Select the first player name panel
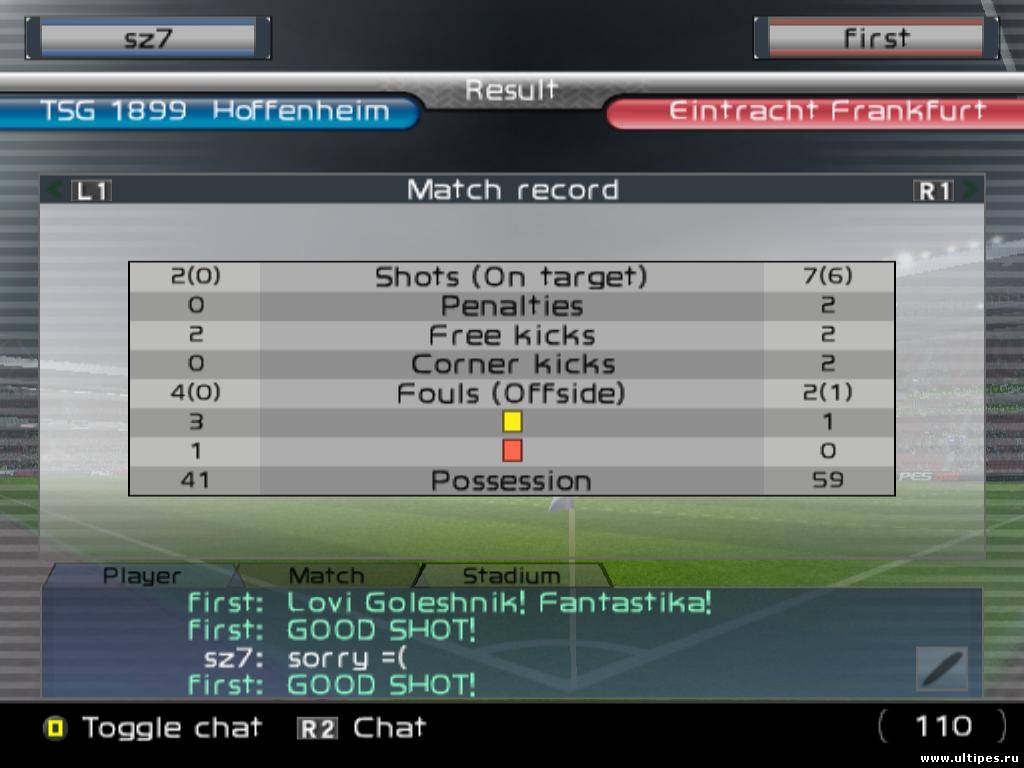Viewport: 1024px width, 768px height. tap(876, 38)
